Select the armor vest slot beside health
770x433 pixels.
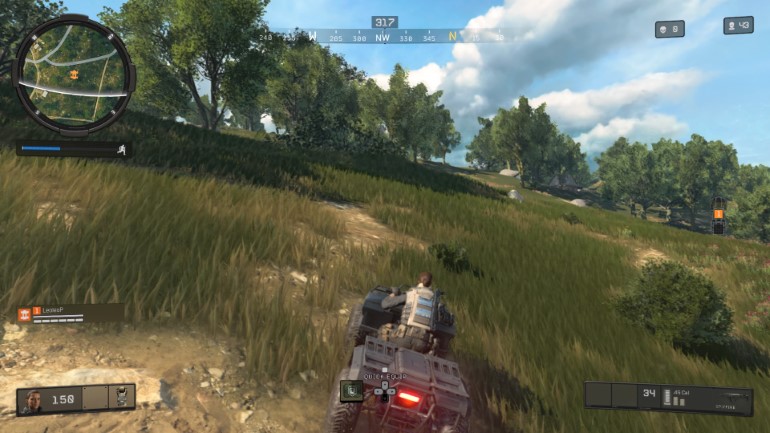click(123, 397)
